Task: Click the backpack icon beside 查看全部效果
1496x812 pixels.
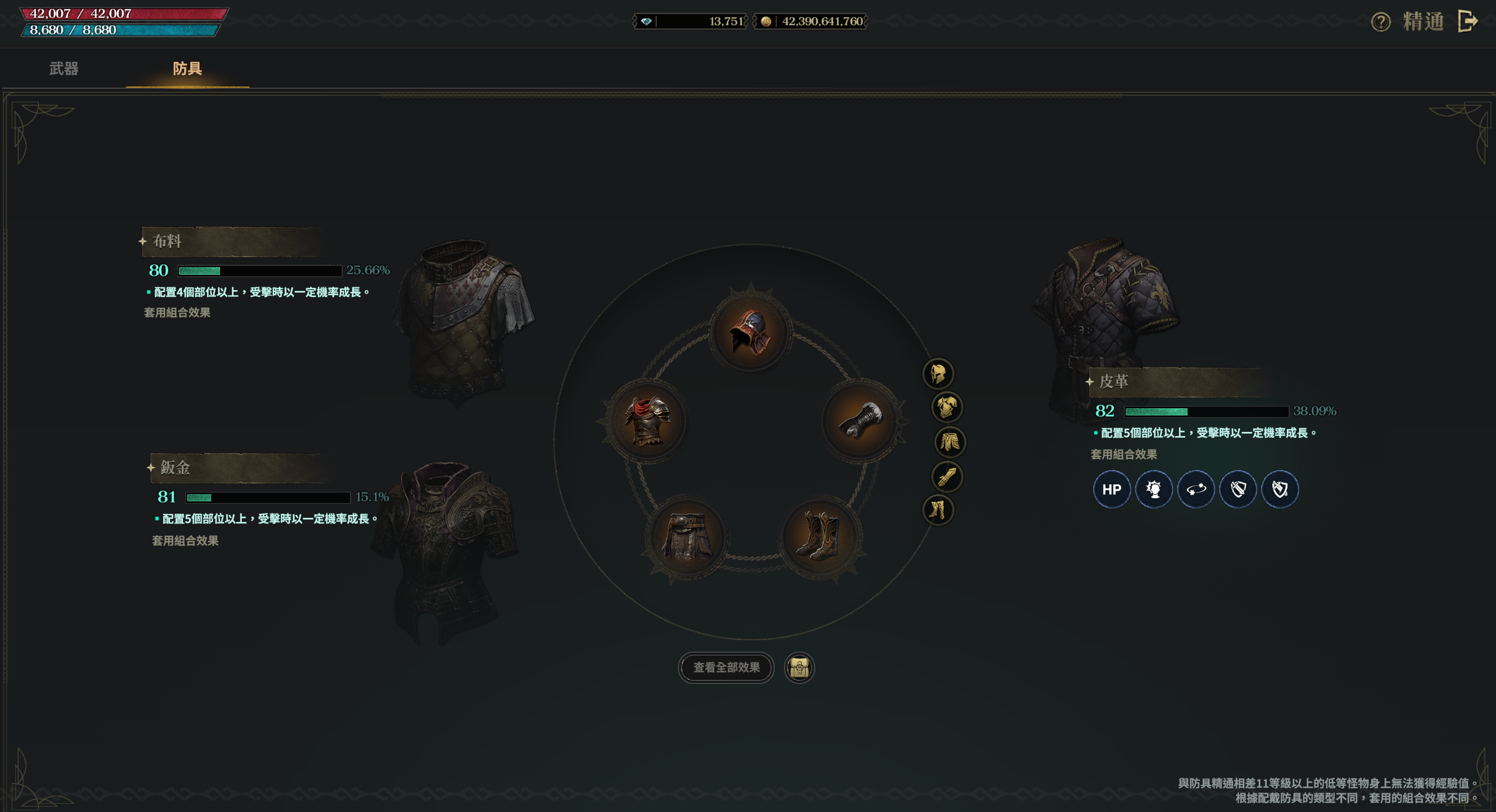Action: pyautogui.click(x=799, y=668)
